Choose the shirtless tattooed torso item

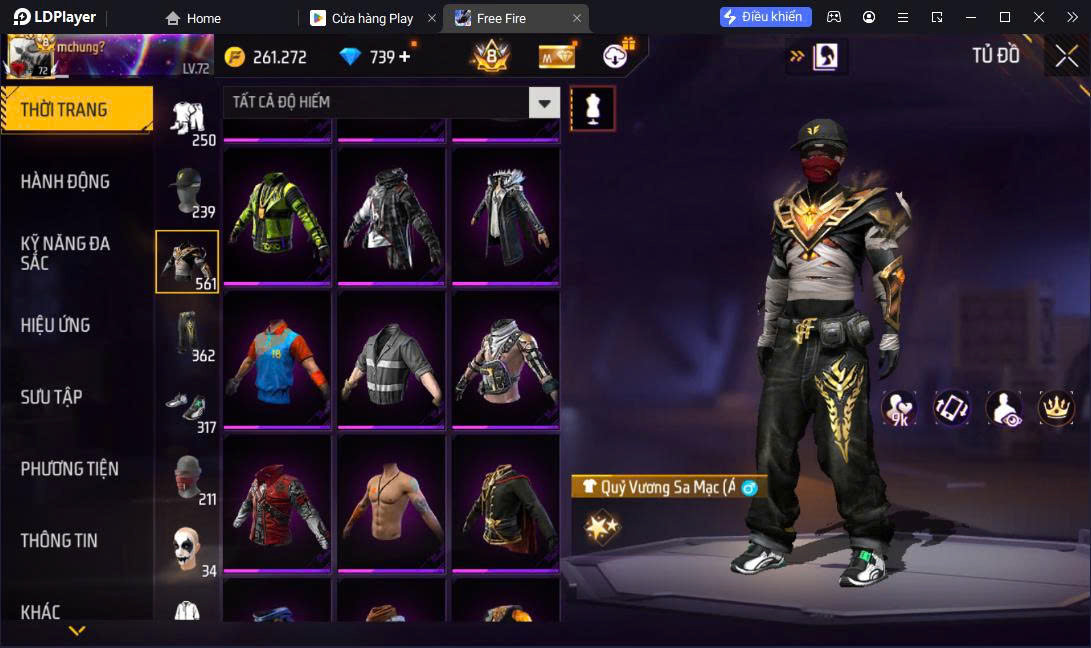(x=391, y=503)
